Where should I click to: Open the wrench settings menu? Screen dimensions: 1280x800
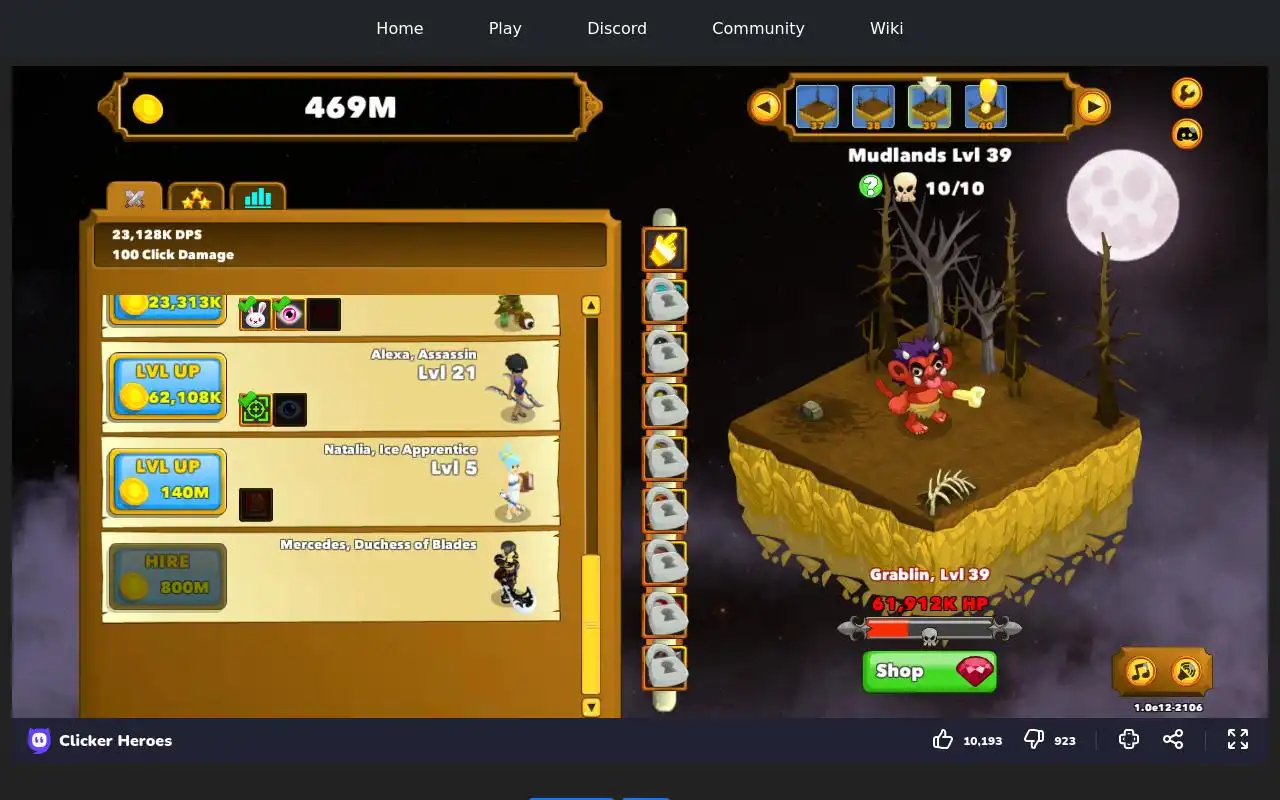point(1187,93)
